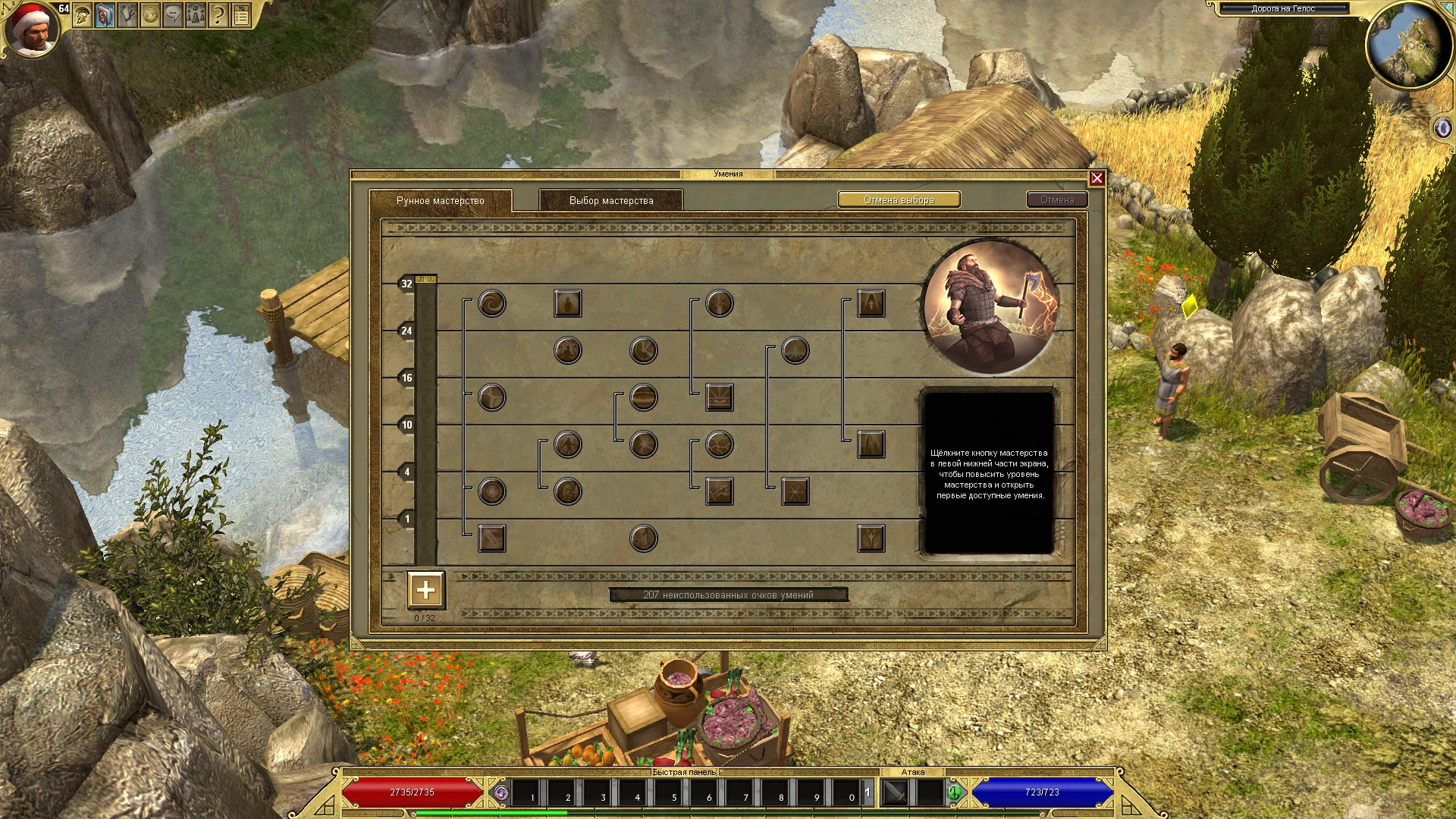Open the character window helmet icon
1456x819 pixels.
click(x=82, y=15)
